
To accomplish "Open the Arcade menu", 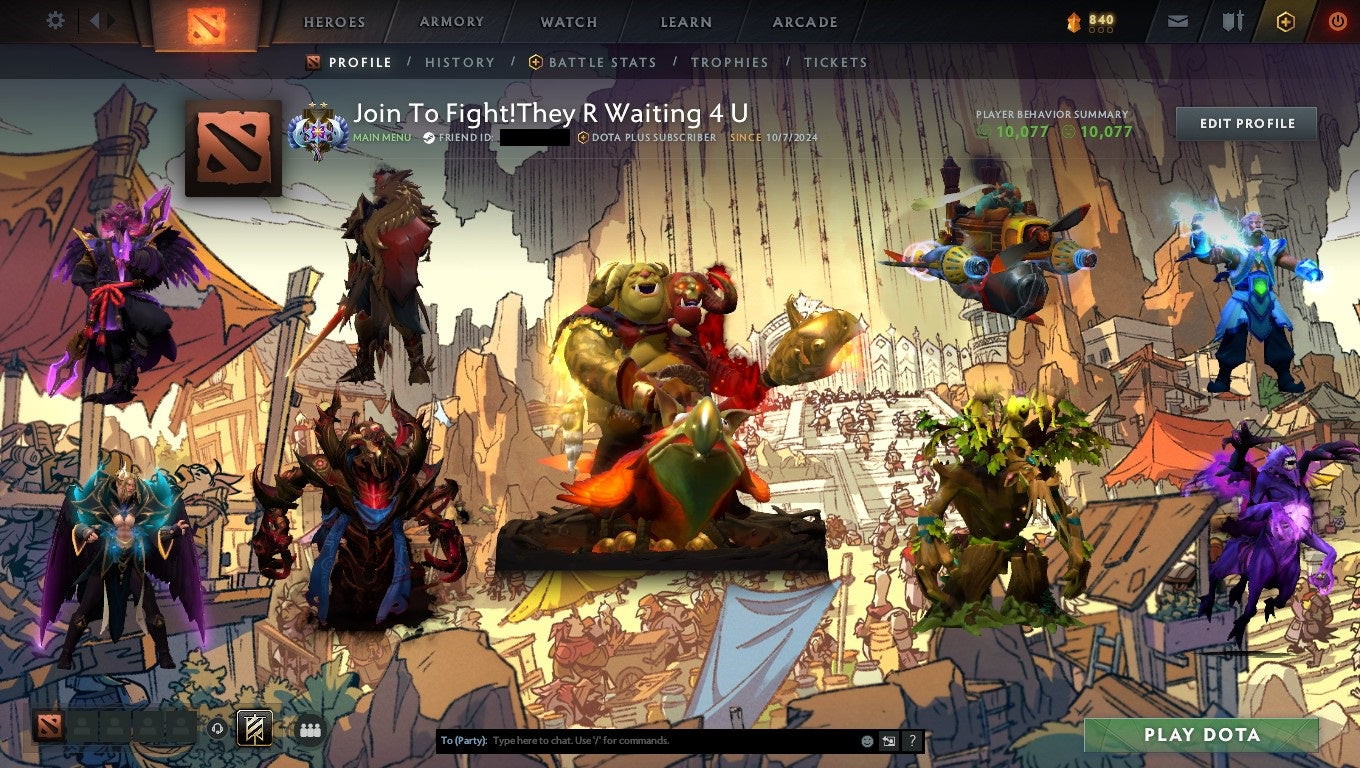I will tap(804, 21).
